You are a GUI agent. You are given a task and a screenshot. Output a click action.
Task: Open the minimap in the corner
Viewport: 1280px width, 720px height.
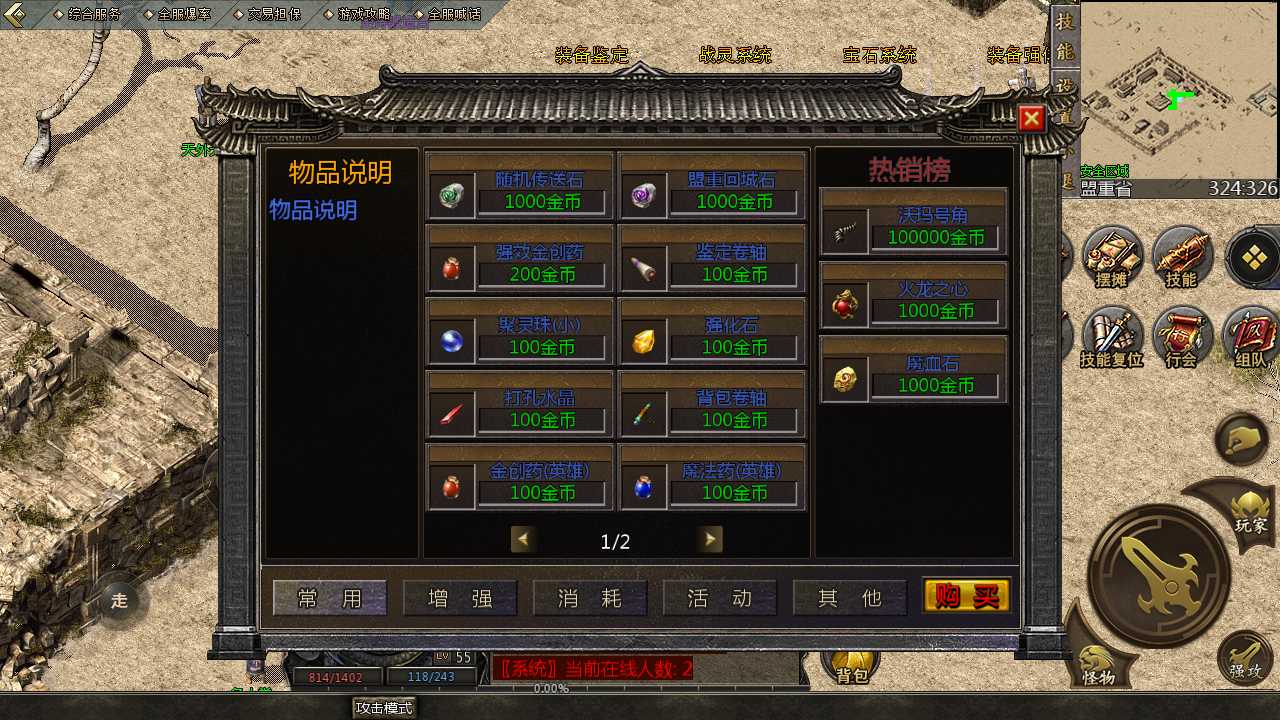[x=1179, y=90]
